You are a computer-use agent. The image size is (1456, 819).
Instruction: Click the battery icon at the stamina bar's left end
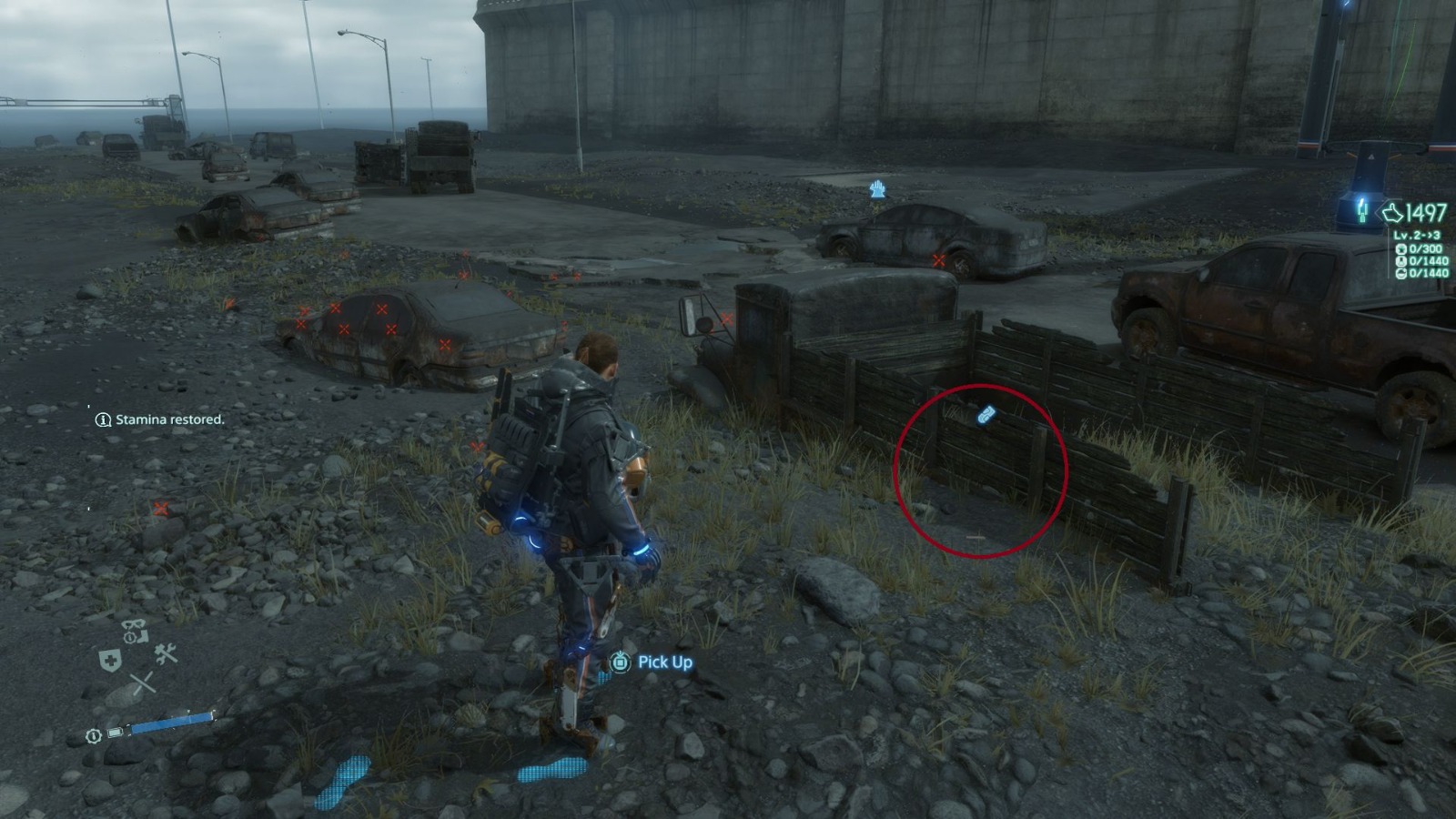click(x=114, y=733)
